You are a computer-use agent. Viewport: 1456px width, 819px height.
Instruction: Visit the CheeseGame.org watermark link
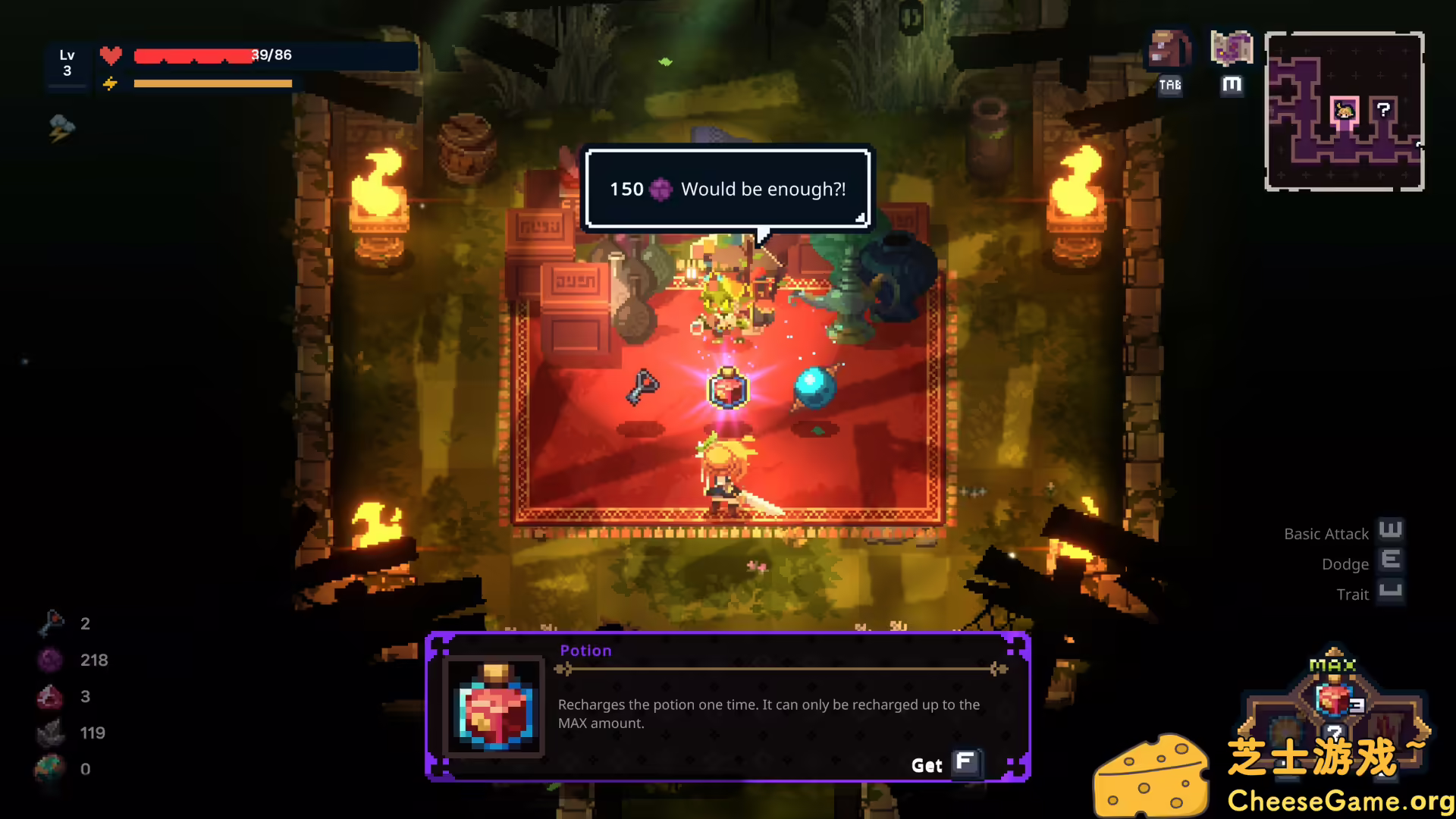(x=1339, y=801)
